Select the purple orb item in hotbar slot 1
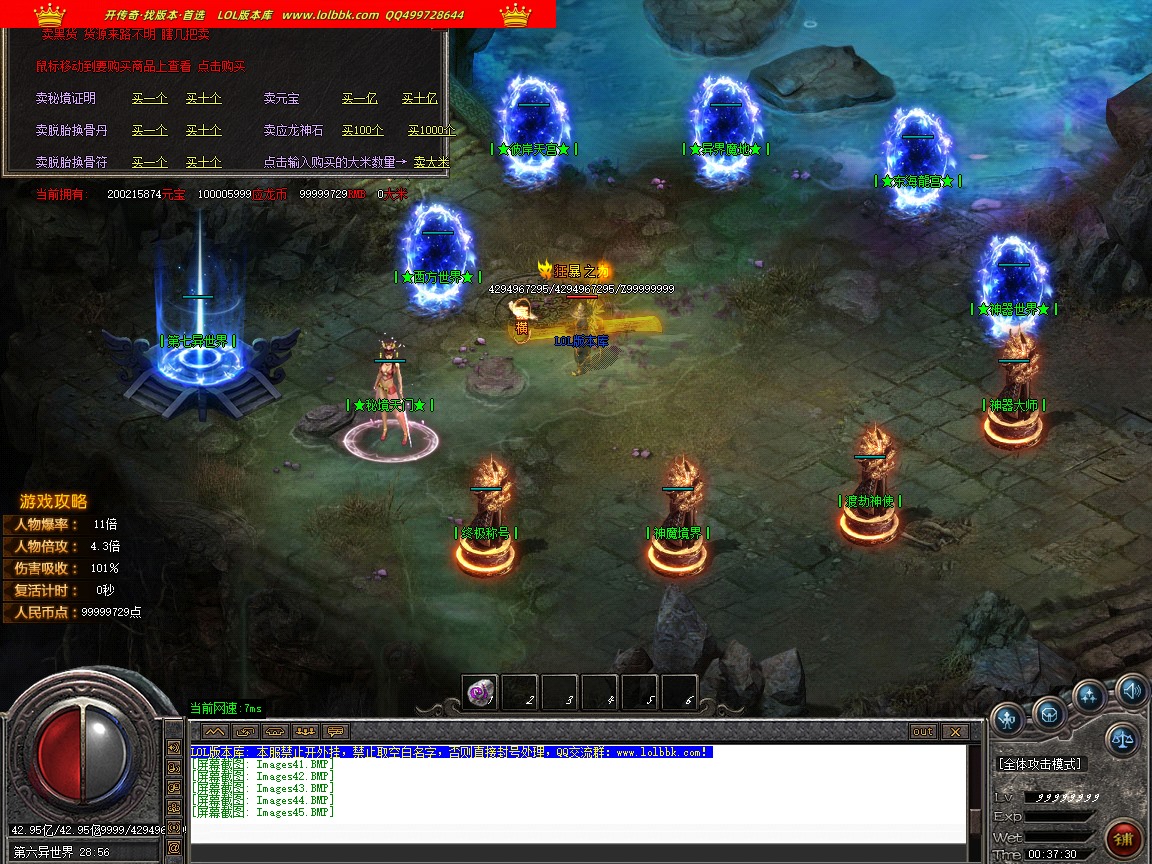Viewport: 1152px width, 864px height. click(x=480, y=692)
